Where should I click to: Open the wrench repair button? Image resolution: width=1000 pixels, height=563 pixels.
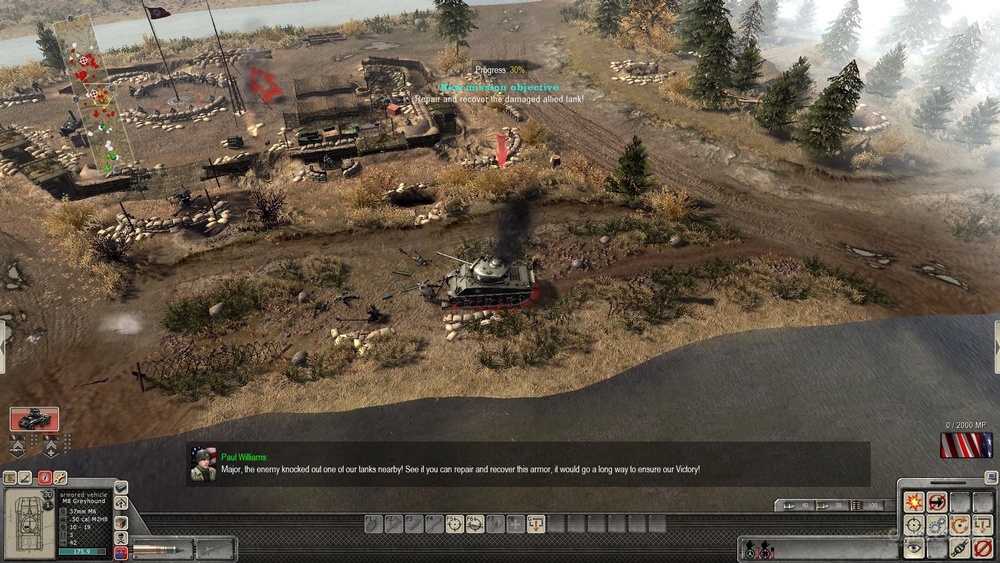pos(60,478)
